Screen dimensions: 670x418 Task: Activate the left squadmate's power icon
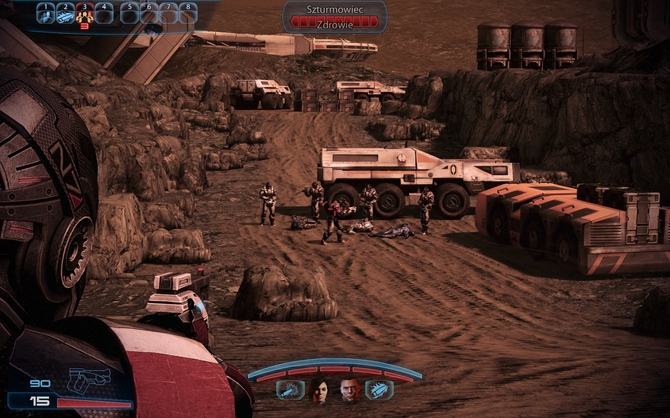coord(289,390)
